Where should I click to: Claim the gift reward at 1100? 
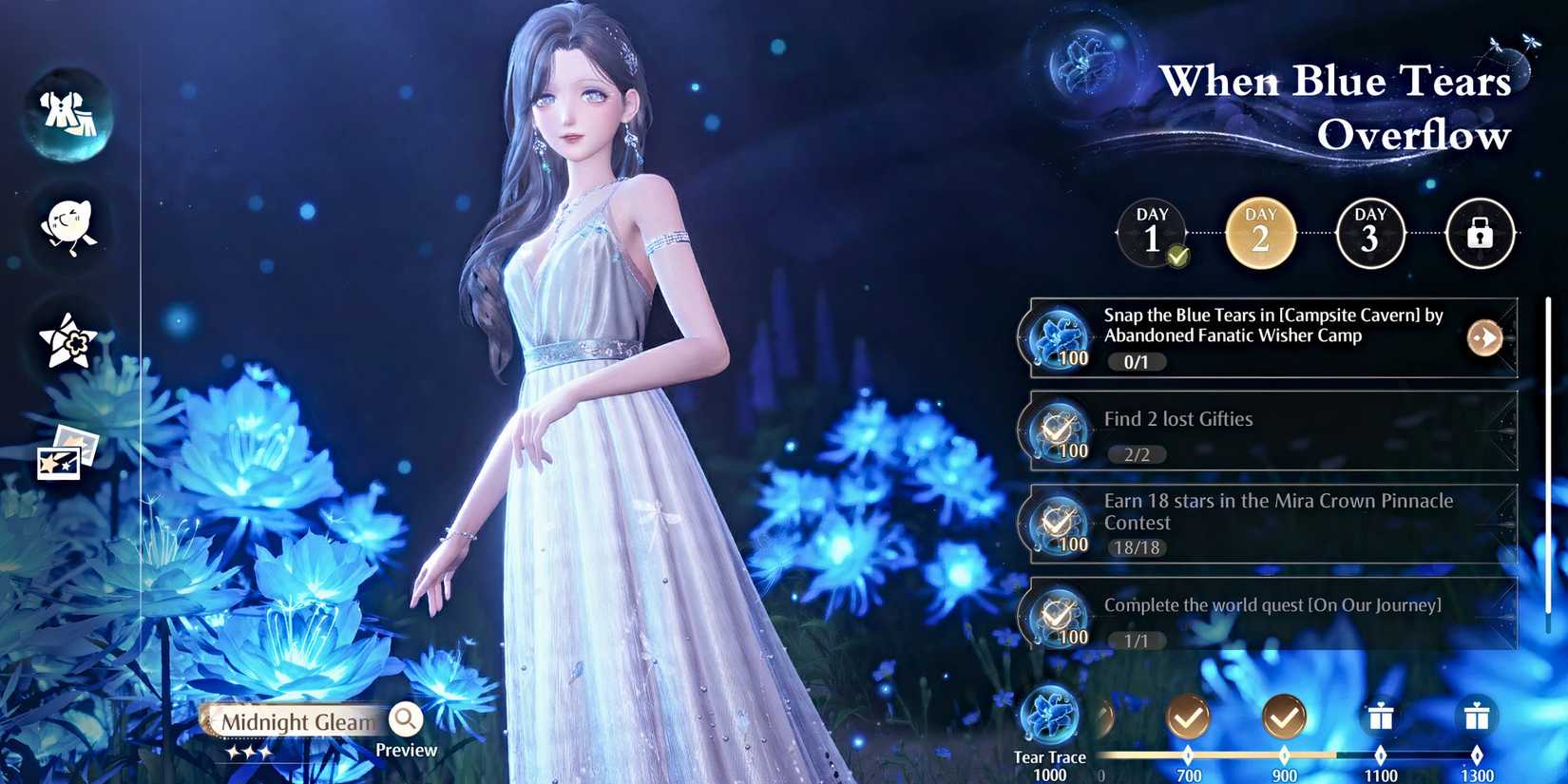[1380, 717]
